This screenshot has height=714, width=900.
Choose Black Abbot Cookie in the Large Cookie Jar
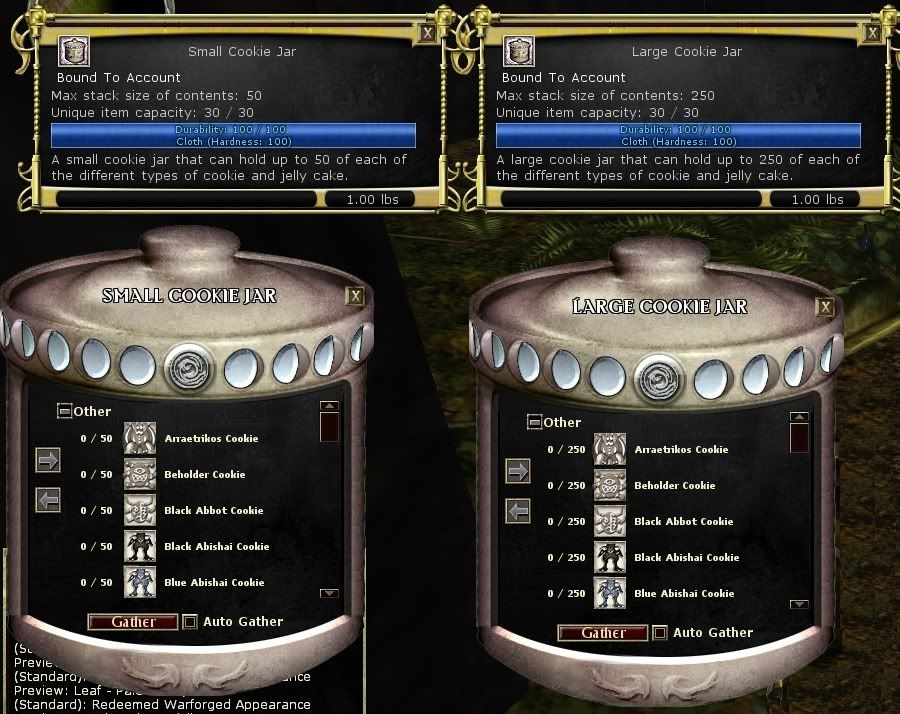(684, 522)
